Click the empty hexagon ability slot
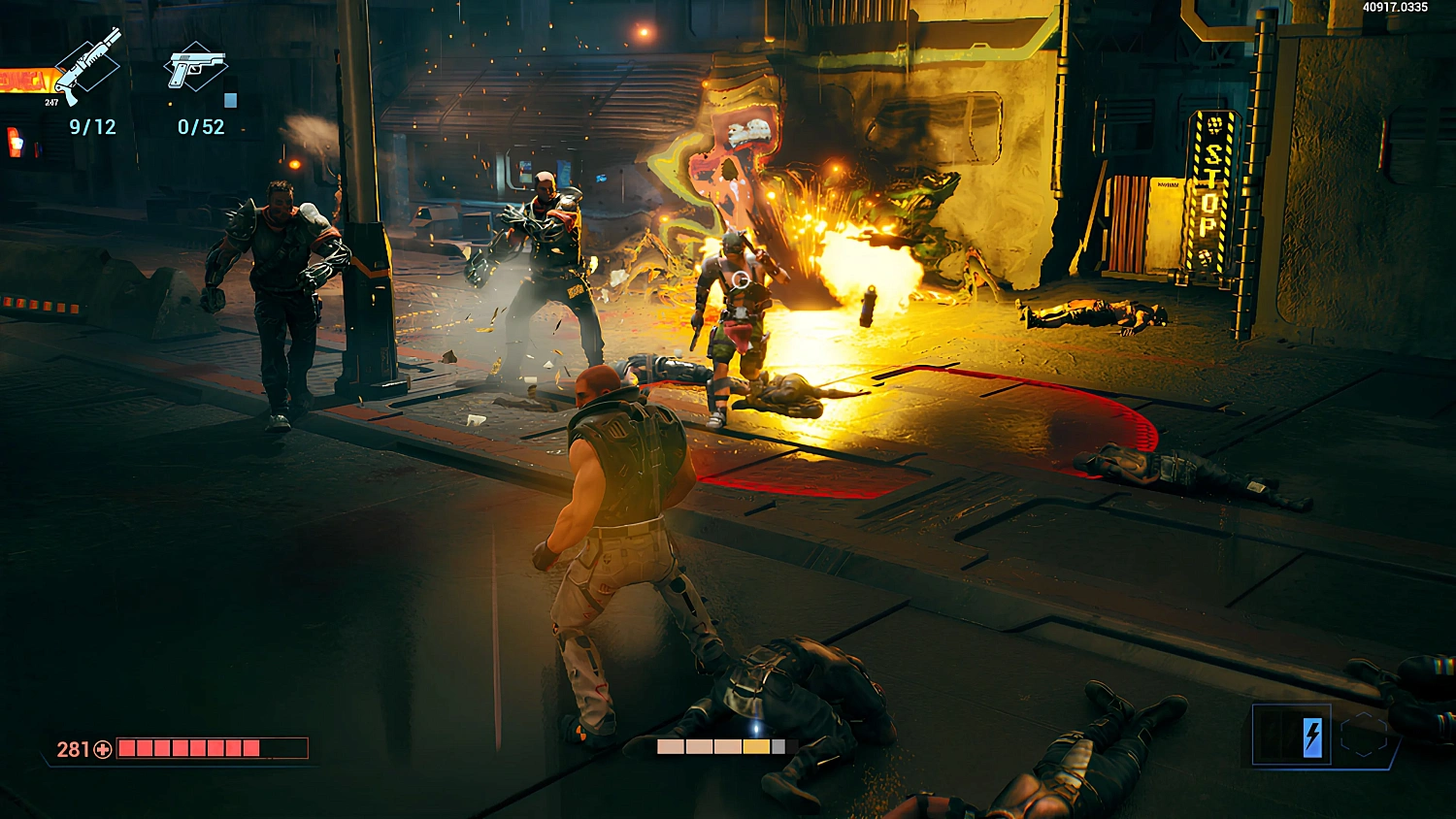The image size is (1456, 819). [x=1364, y=736]
